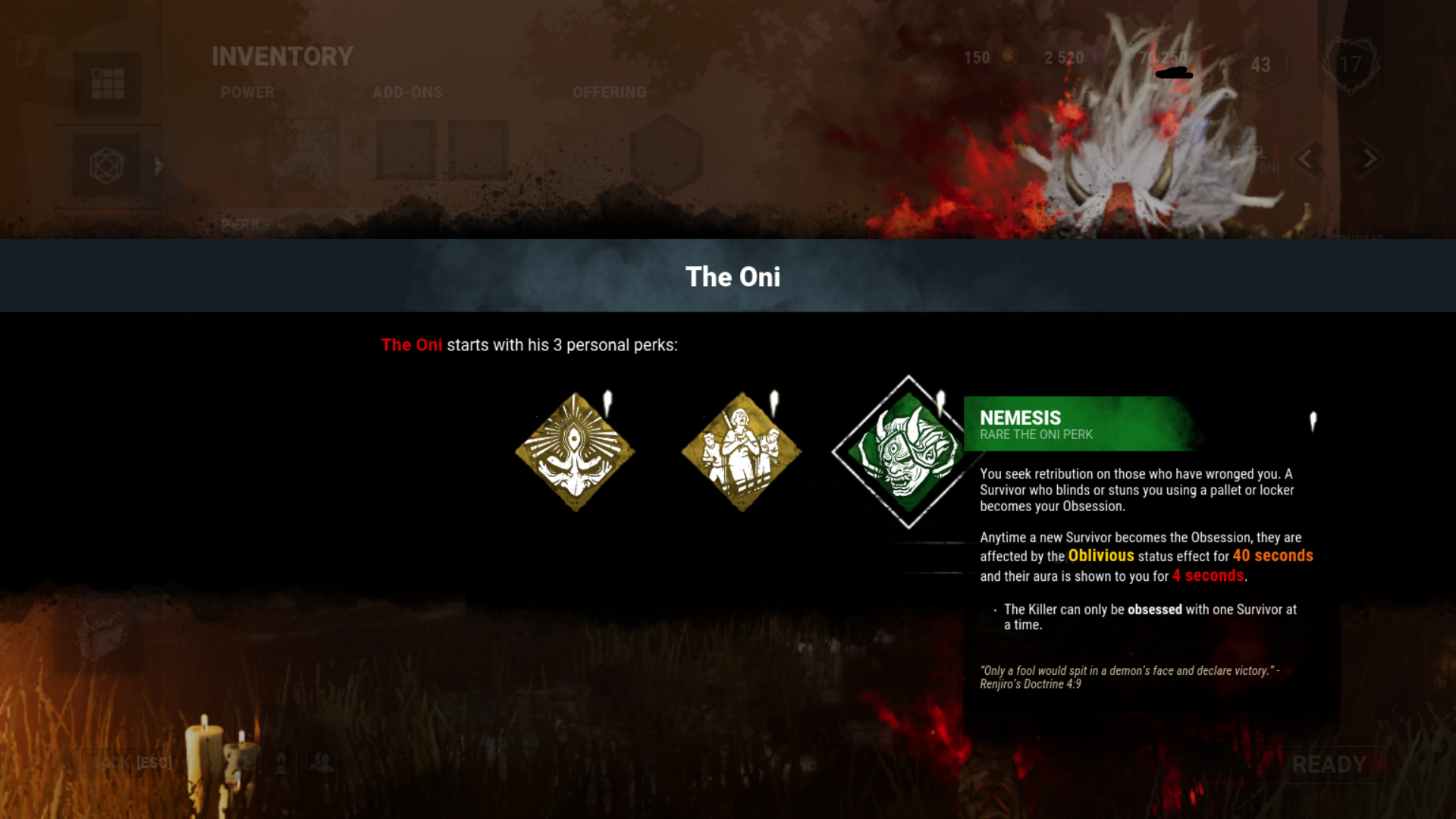This screenshot has width=1456, height=819.
Task: Click the hexagon emblem icon in the sidebar
Action: [107, 165]
